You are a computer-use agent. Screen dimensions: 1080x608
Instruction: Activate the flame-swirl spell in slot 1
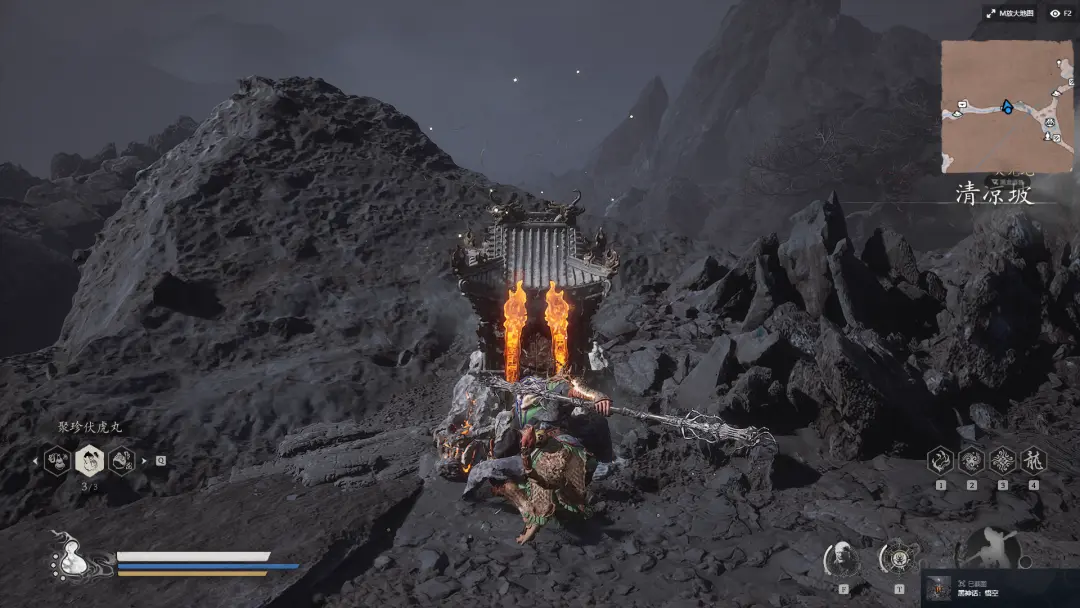pos(940,460)
